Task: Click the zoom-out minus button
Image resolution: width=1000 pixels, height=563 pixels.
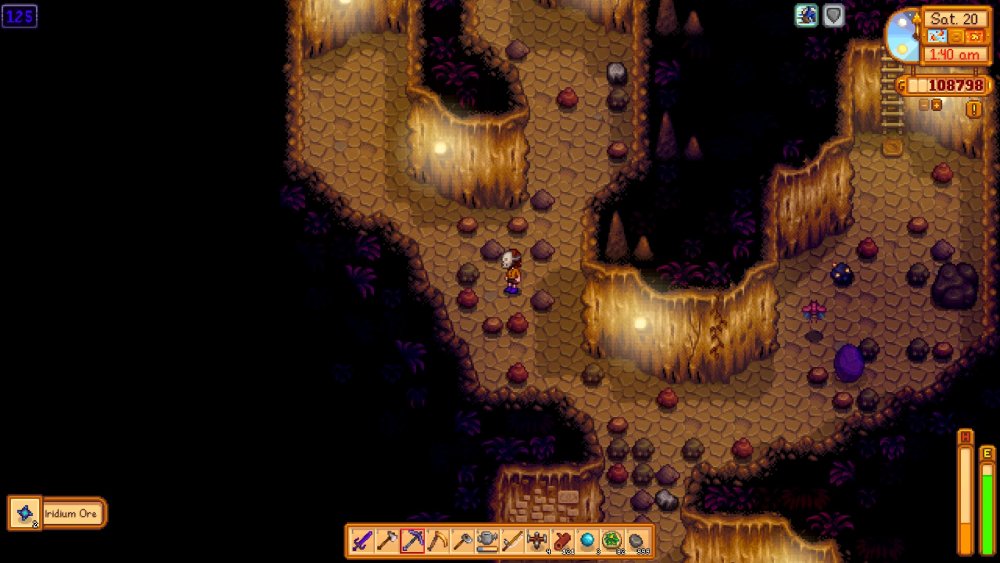Action: 922,104
